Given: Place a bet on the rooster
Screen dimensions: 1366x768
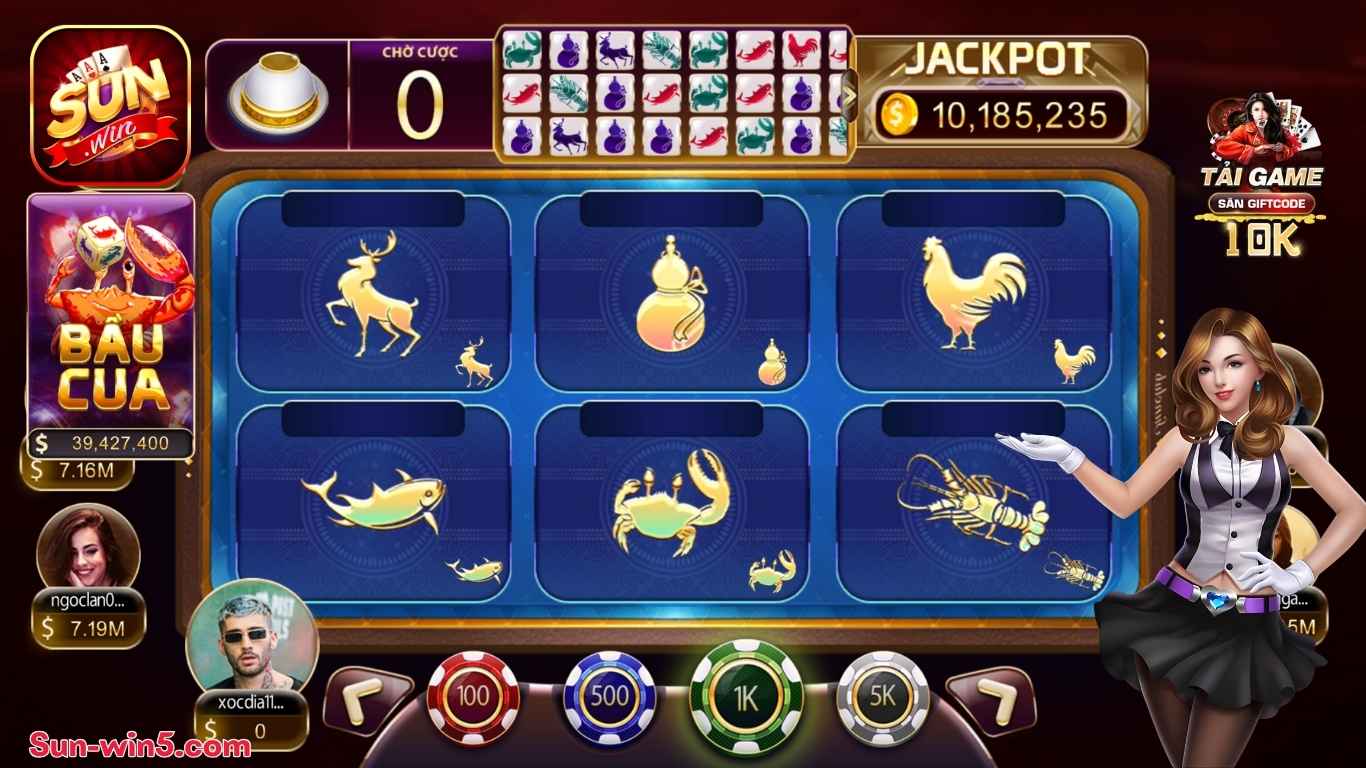Looking at the screenshot, I should pos(973,293).
